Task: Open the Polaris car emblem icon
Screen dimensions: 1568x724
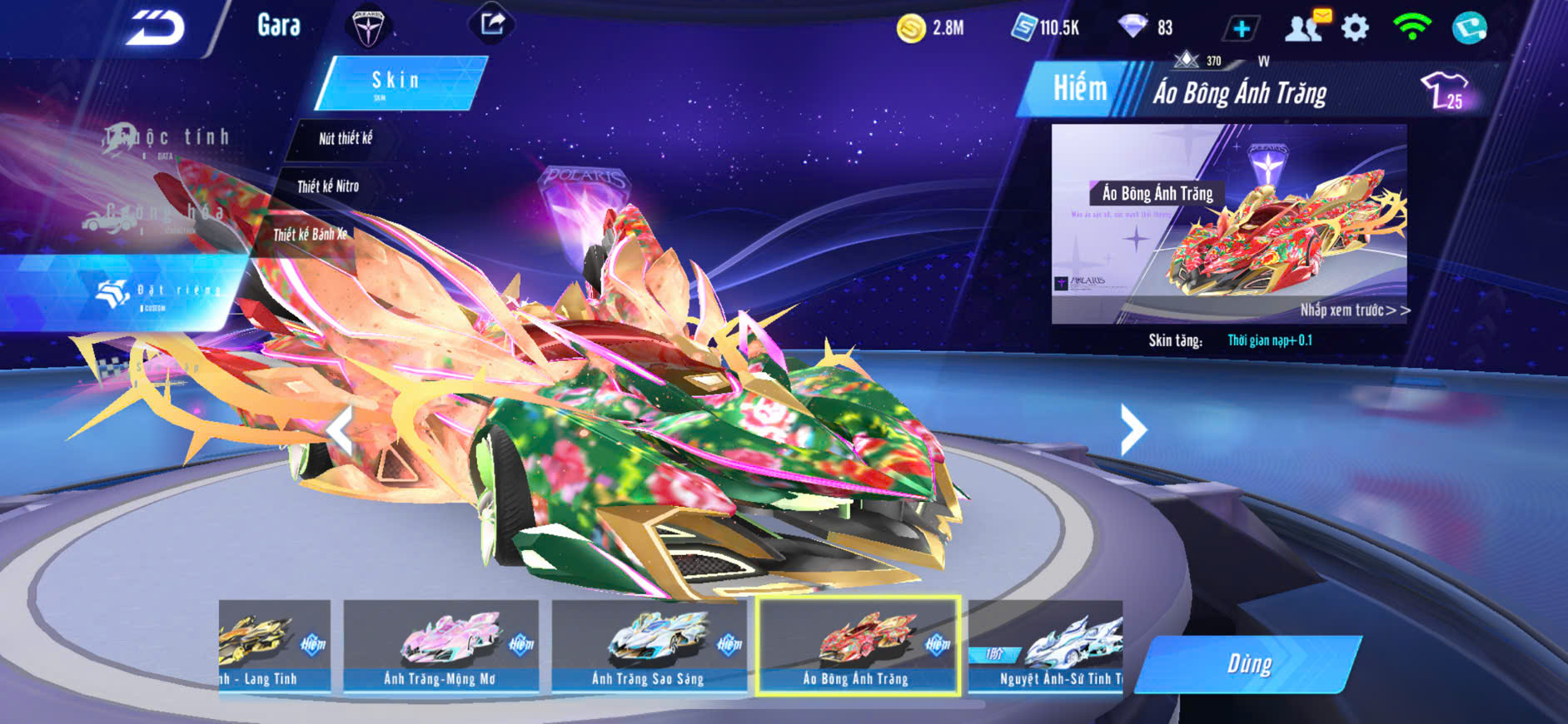Action: coord(366,27)
